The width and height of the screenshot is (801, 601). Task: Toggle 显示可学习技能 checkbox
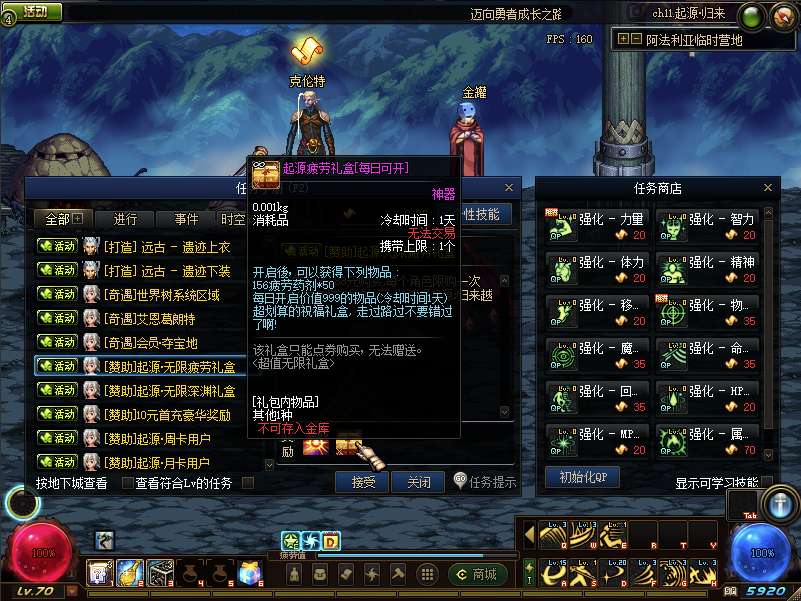click(x=768, y=484)
